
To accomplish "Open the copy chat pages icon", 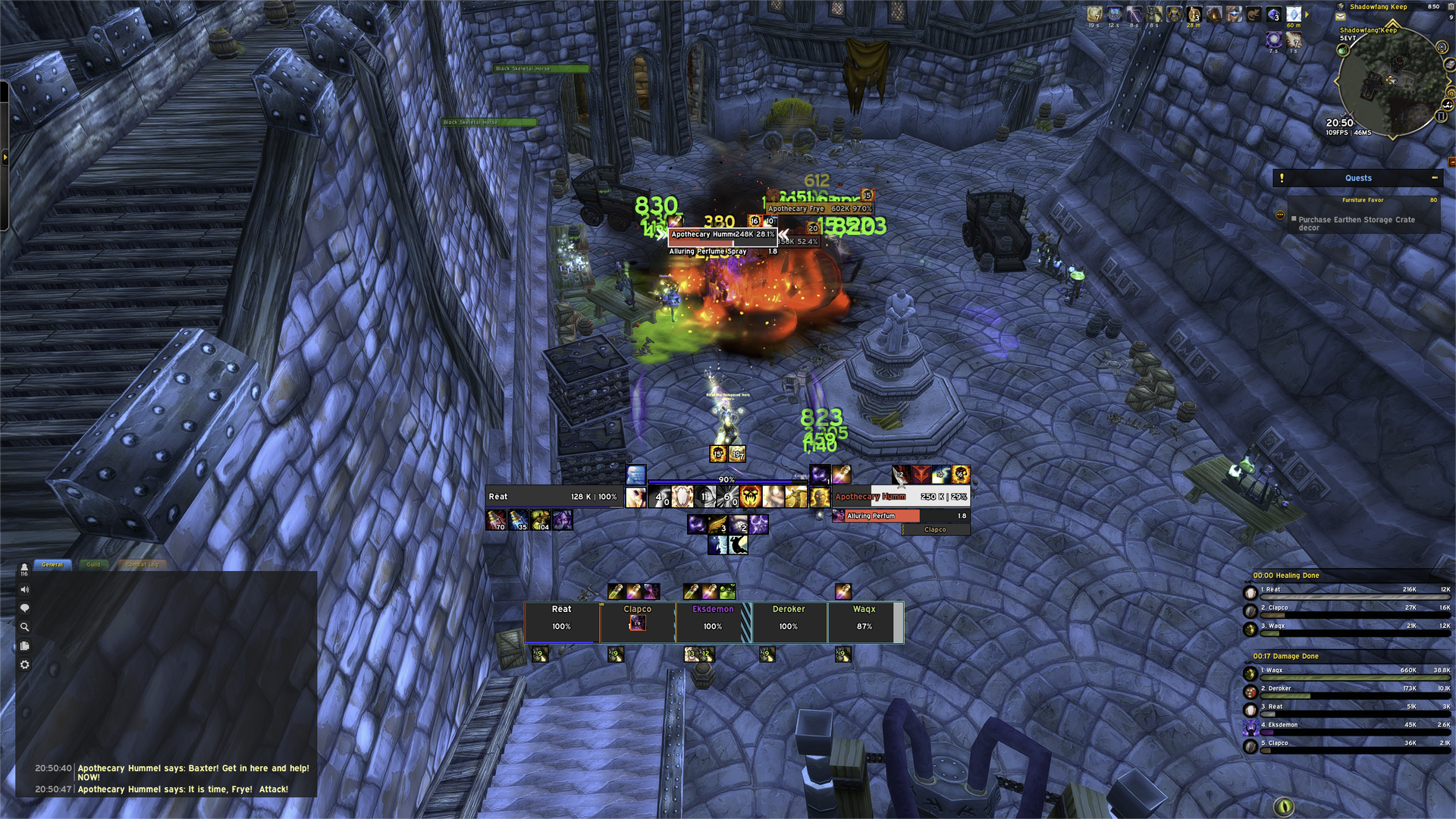I will tap(24, 646).
